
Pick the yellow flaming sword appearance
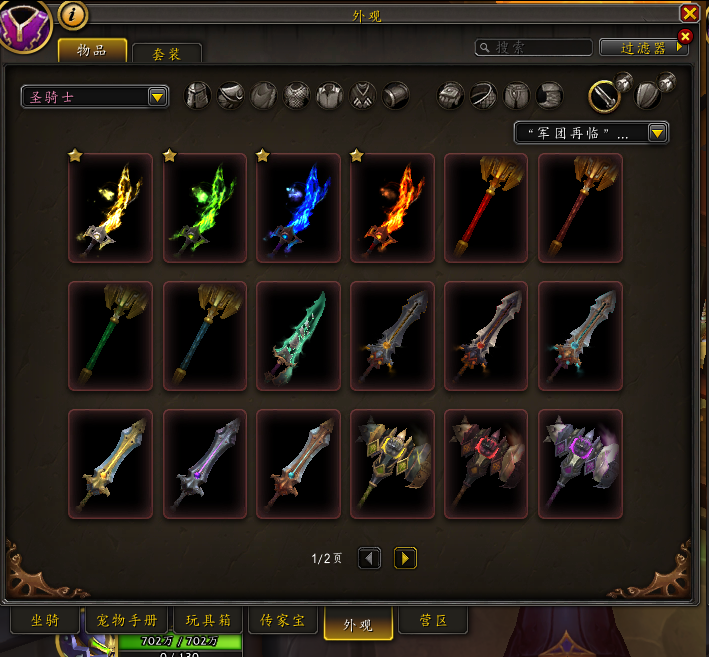110,208
